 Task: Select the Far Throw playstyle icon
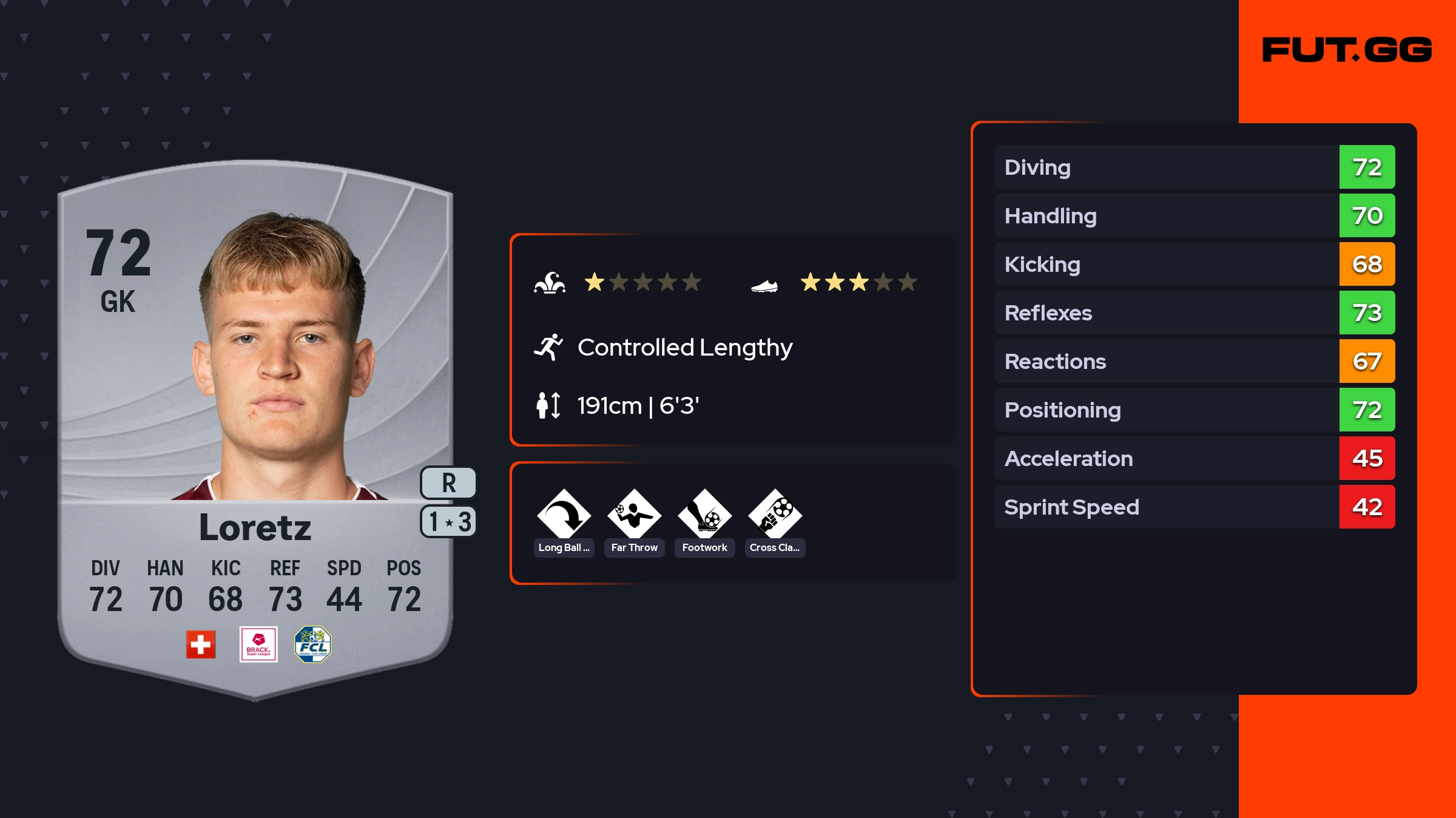(634, 515)
